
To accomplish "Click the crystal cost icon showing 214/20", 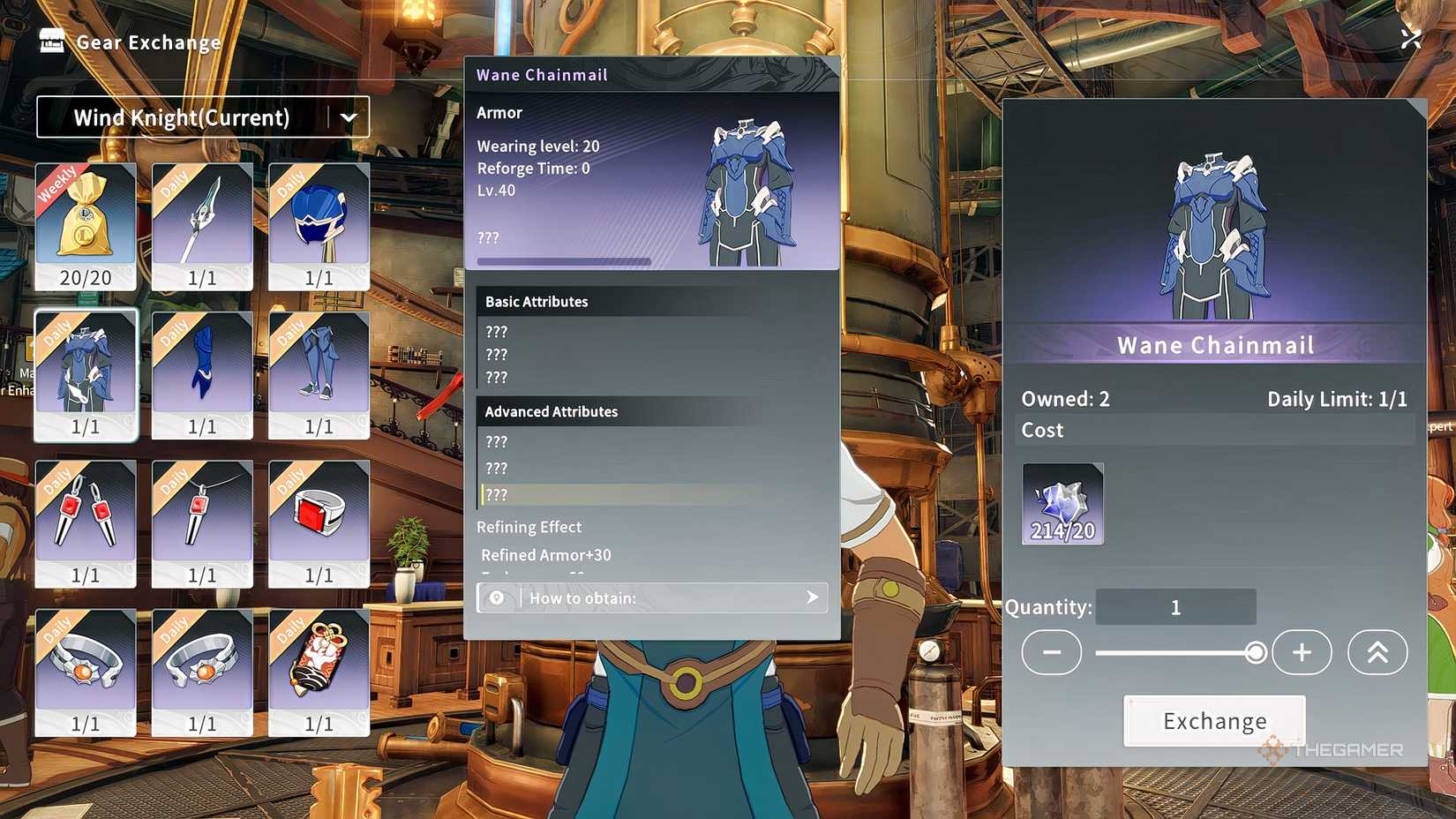I will (1062, 503).
